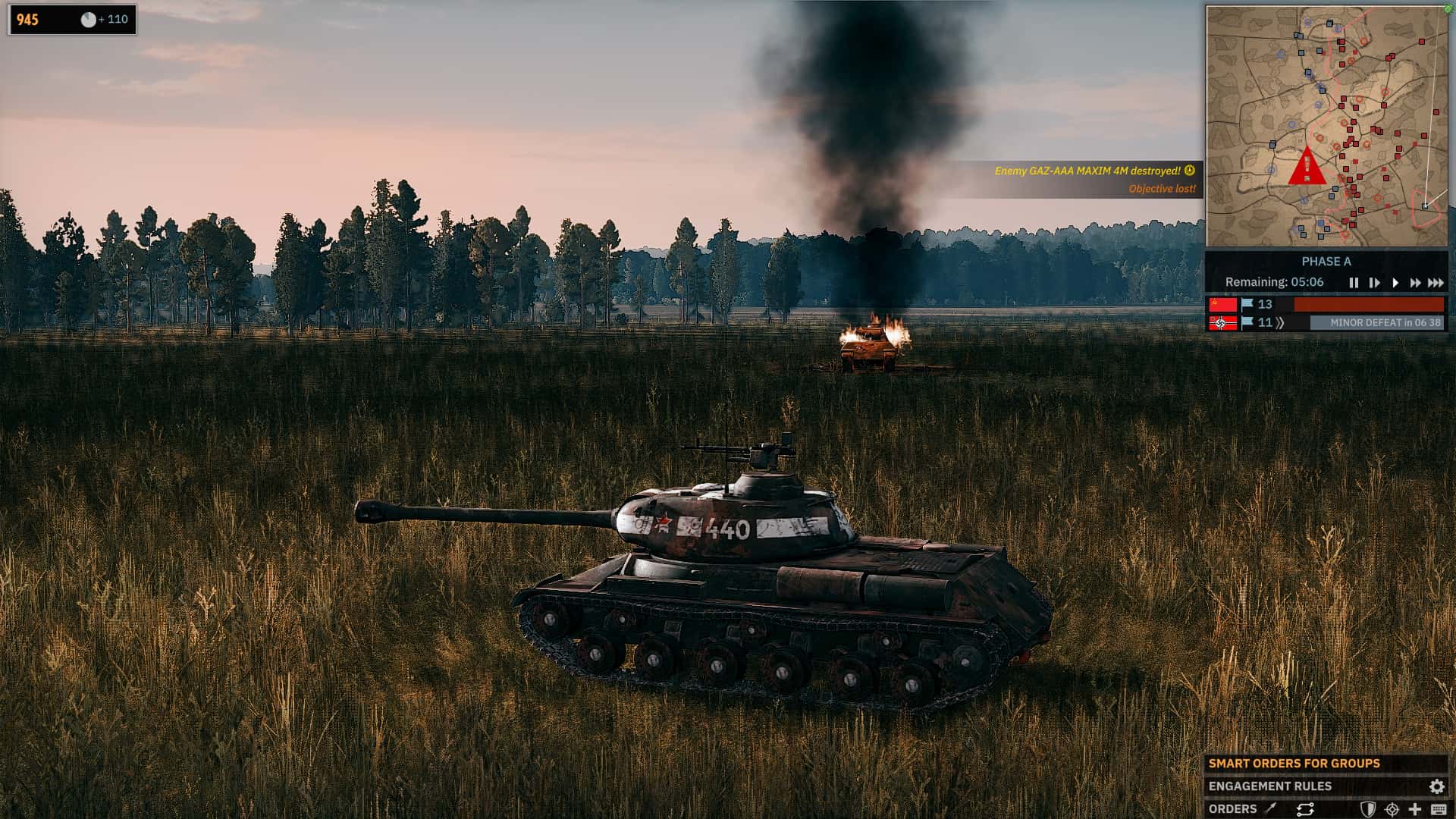Viewport: 1456px width, 819px height.
Task: Pause the battle with the pause button
Action: tap(1354, 283)
